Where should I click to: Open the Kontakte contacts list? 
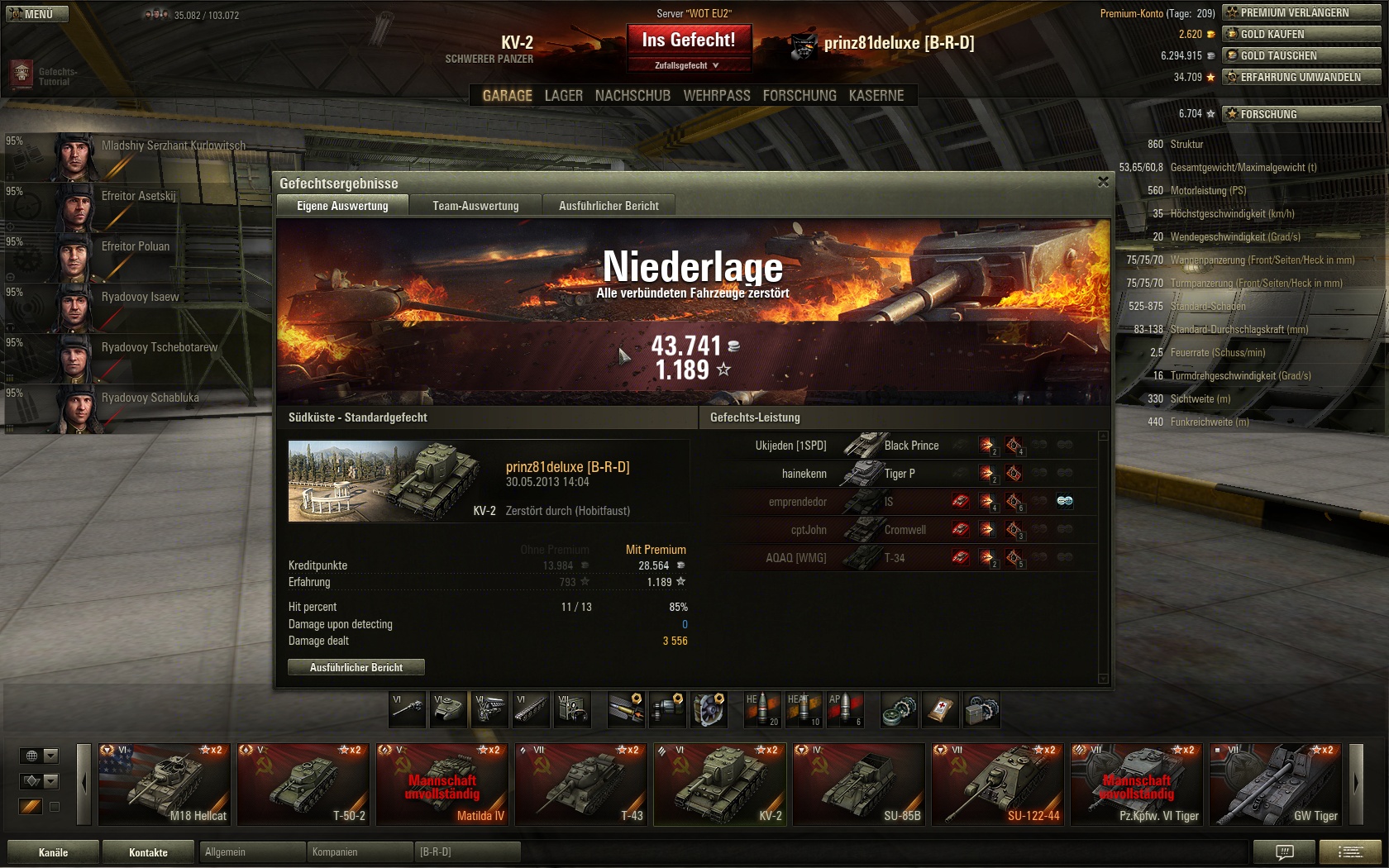[x=148, y=852]
